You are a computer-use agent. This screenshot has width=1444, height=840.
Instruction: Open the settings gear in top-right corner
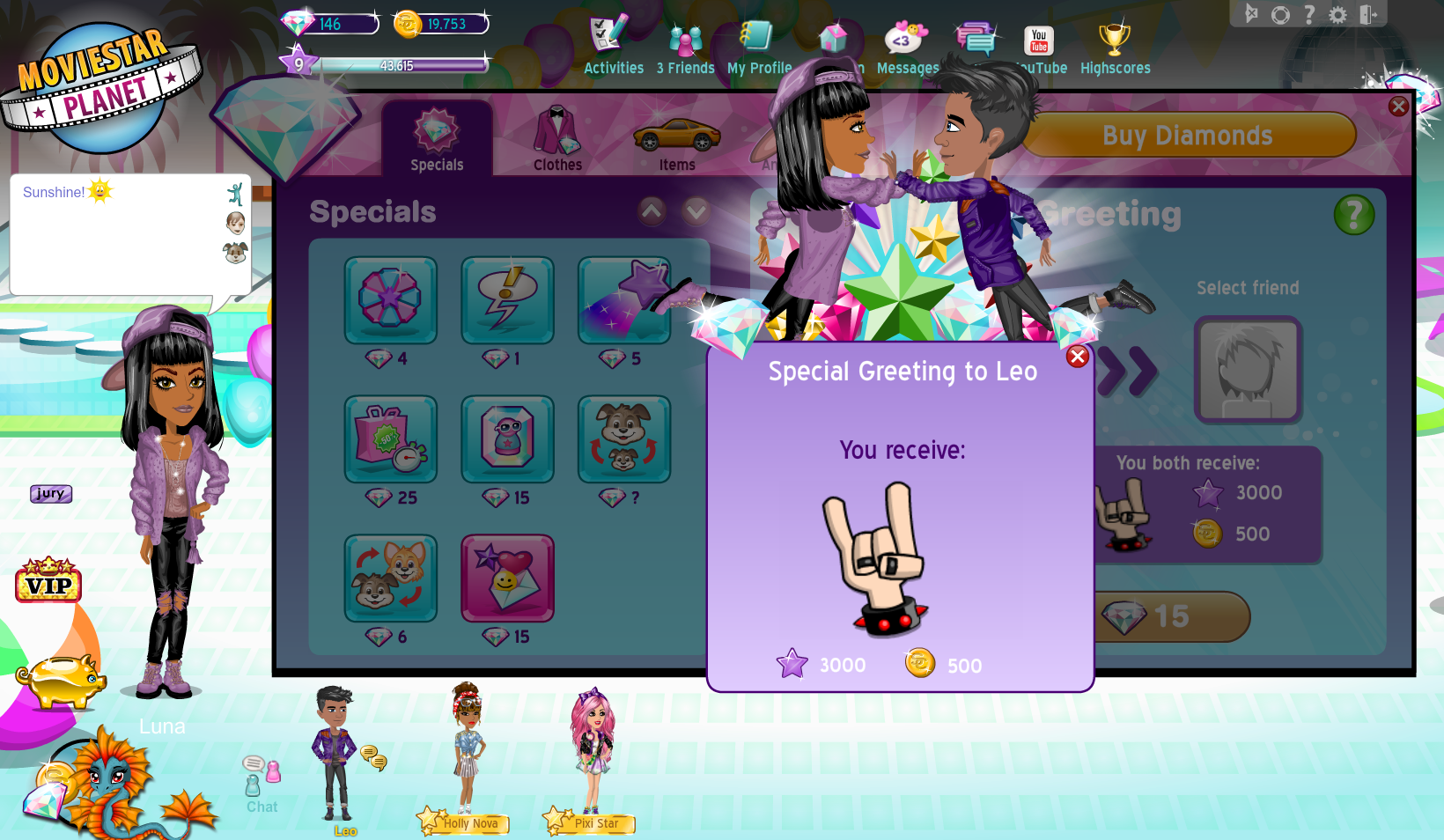pyautogui.click(x=1339, y=14)
